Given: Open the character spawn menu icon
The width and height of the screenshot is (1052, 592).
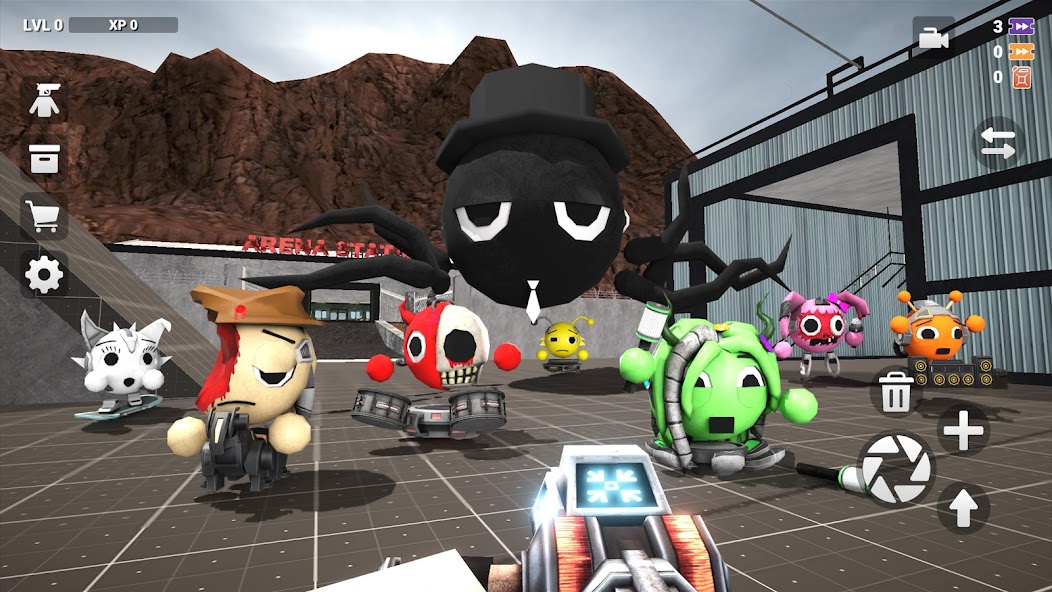Looking at the screenshot, I should pos(44,100).
